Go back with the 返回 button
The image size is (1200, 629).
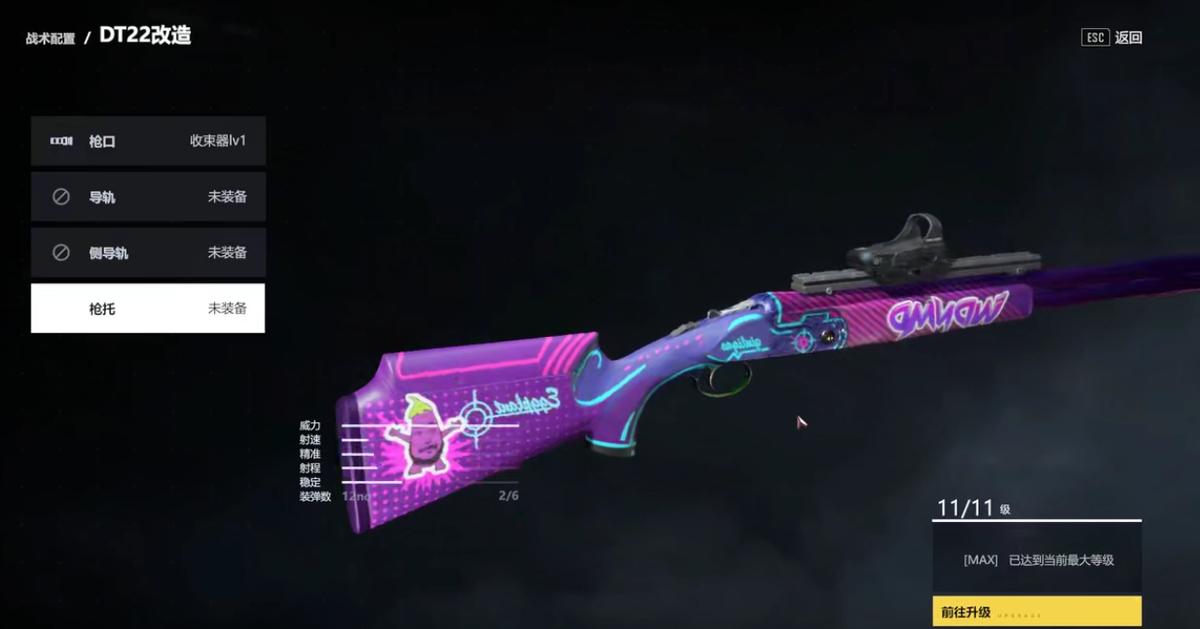point(1113,38)
